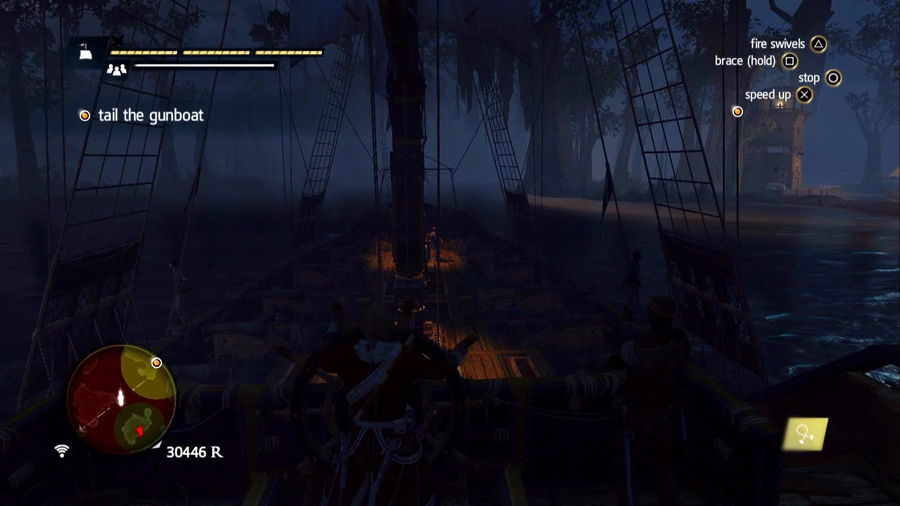Click the white connection signal icon
This screenshot has height=506, width=900.
(61, 451)
